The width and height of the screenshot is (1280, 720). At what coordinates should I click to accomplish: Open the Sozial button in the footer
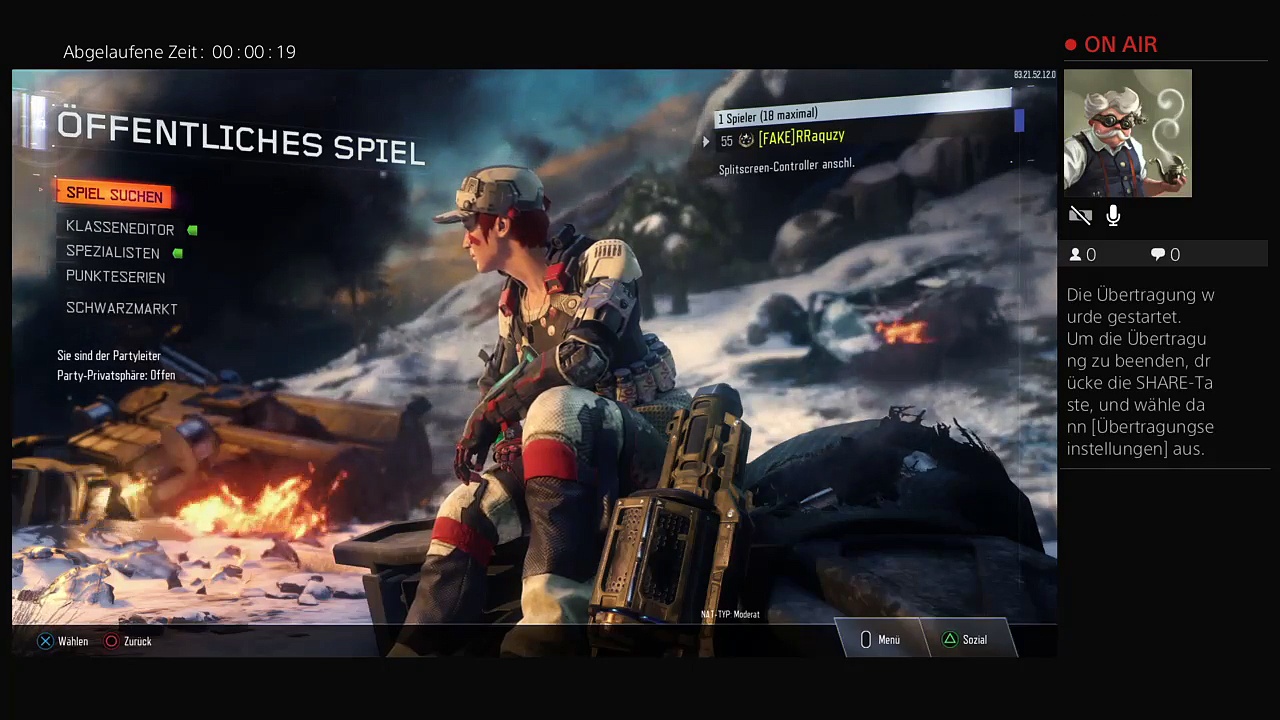click(x=966, y=640)
